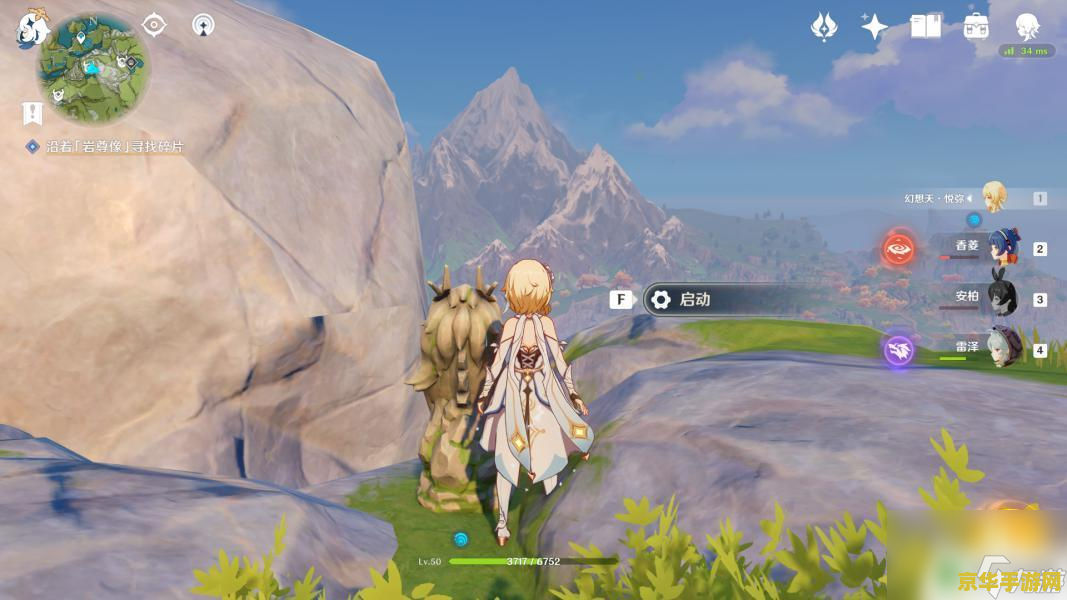The image size is (1067, 600).
Task: Open the winged emblem icon in the top bar
Action: 823,27
